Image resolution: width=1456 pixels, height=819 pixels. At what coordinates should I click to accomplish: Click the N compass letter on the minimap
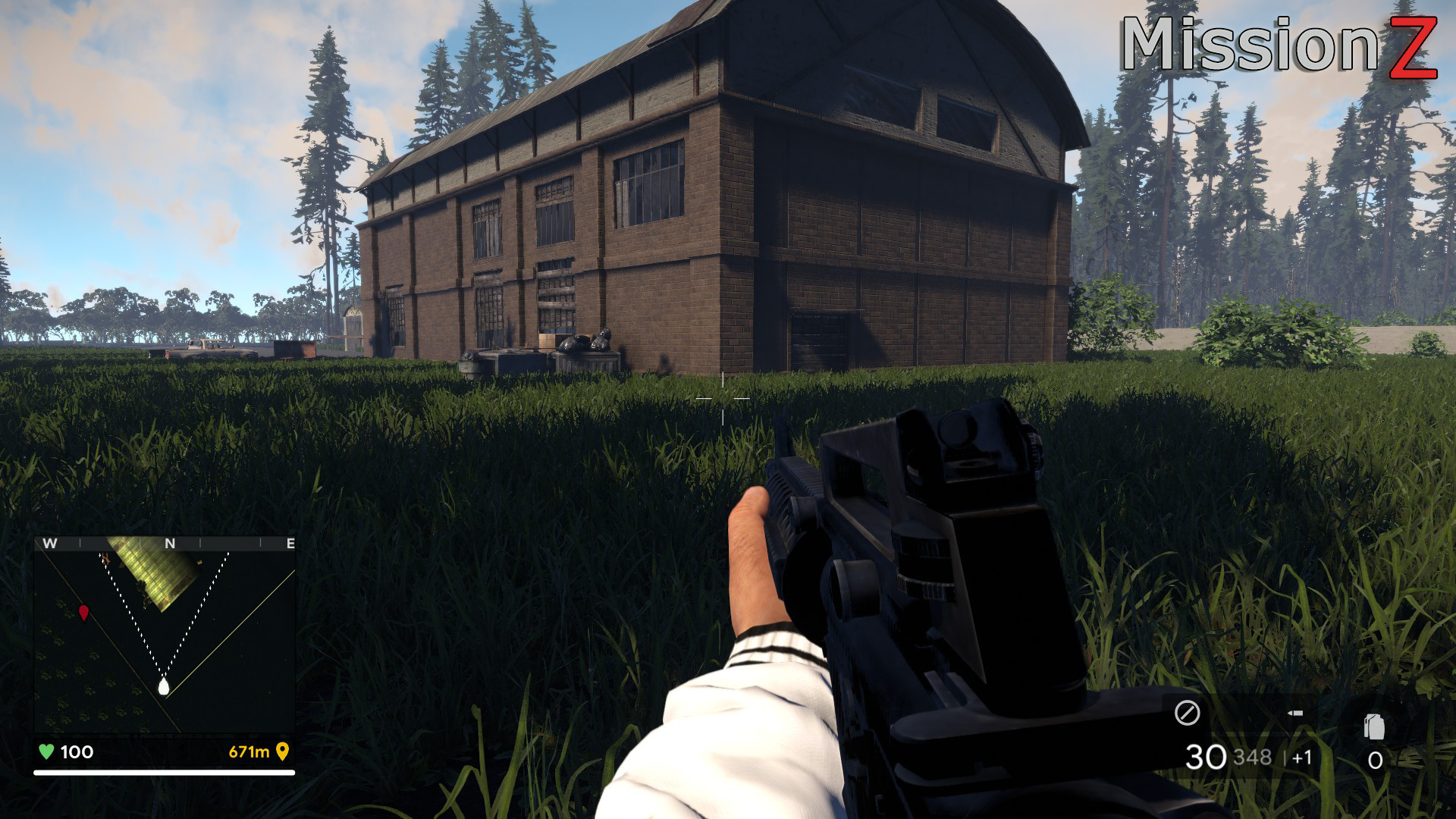pyautogui.click(x=169, y=543)
